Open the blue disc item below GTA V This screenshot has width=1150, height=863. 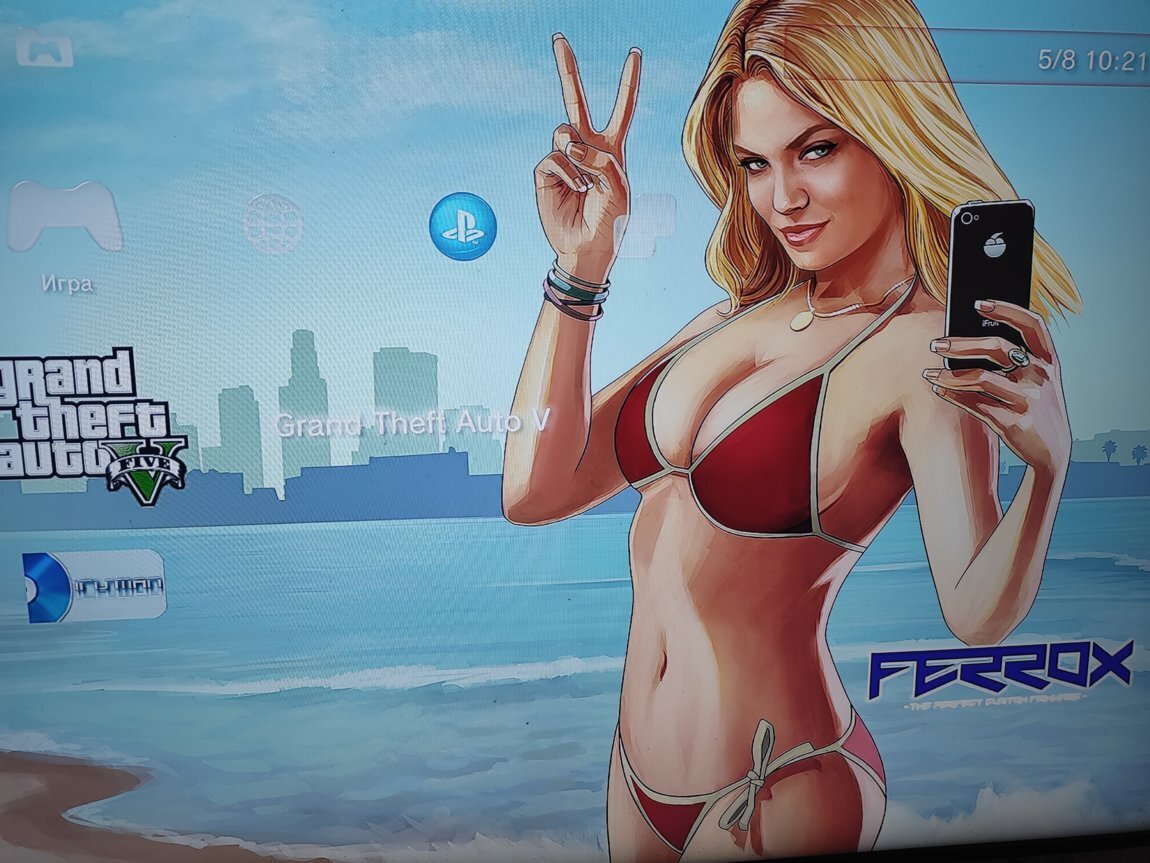coord(94,586)
